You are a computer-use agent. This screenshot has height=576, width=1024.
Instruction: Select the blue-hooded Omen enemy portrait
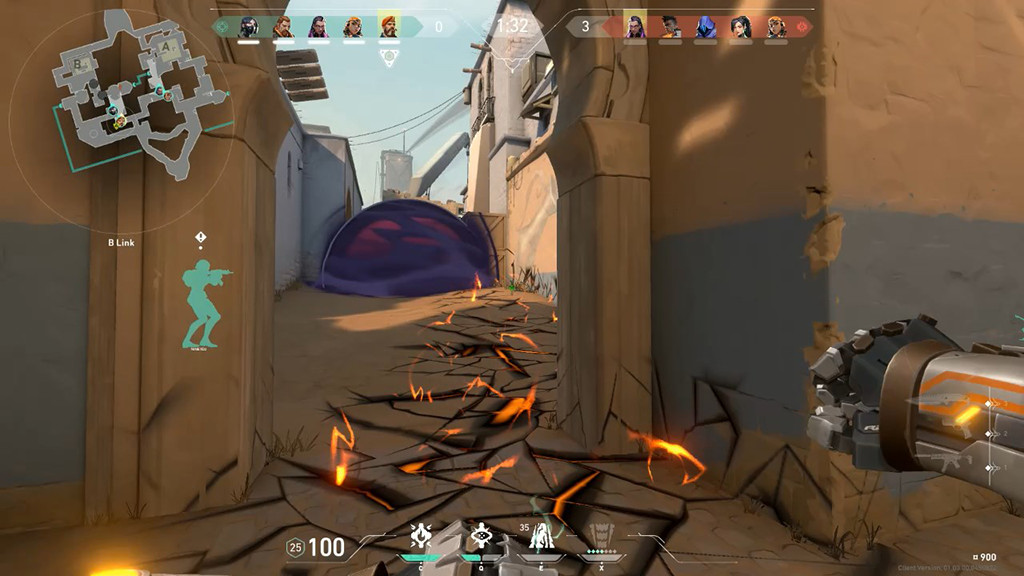click(706, 27)
